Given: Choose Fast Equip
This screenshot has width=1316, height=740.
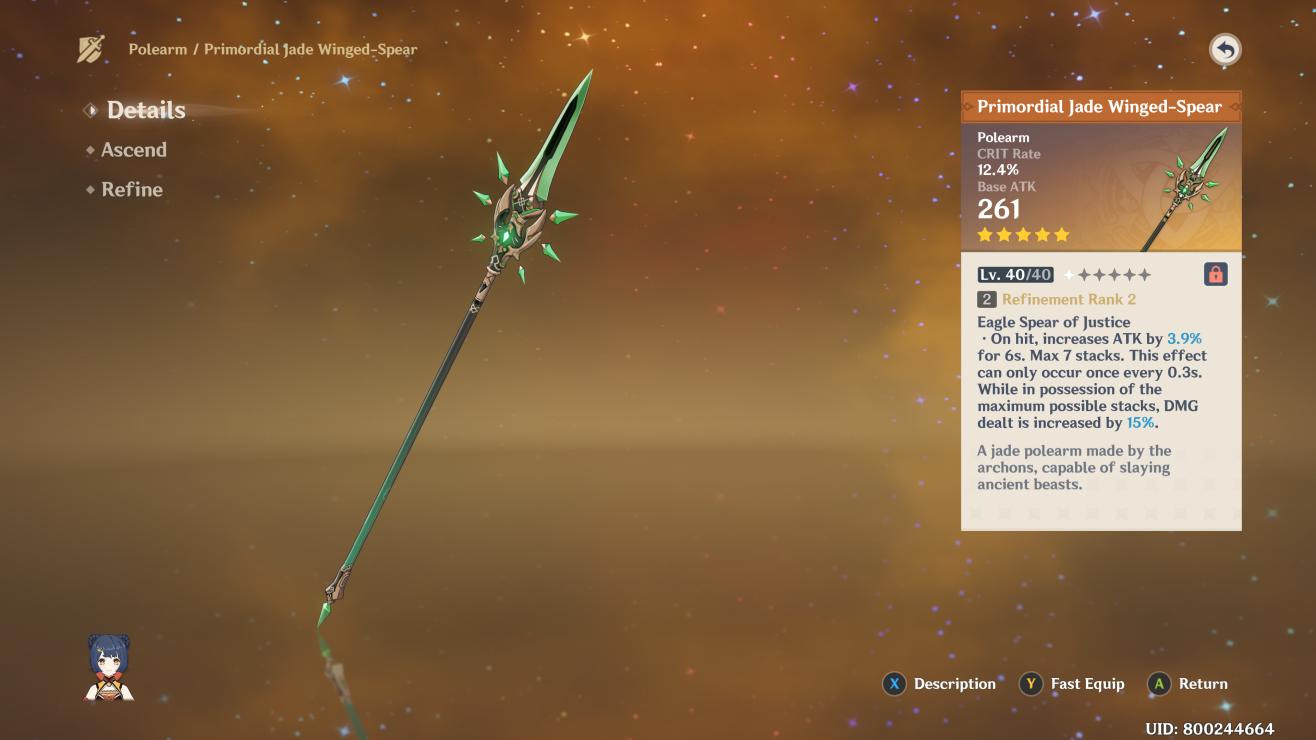Looking at the screenshot, I should click(1072, 684).
